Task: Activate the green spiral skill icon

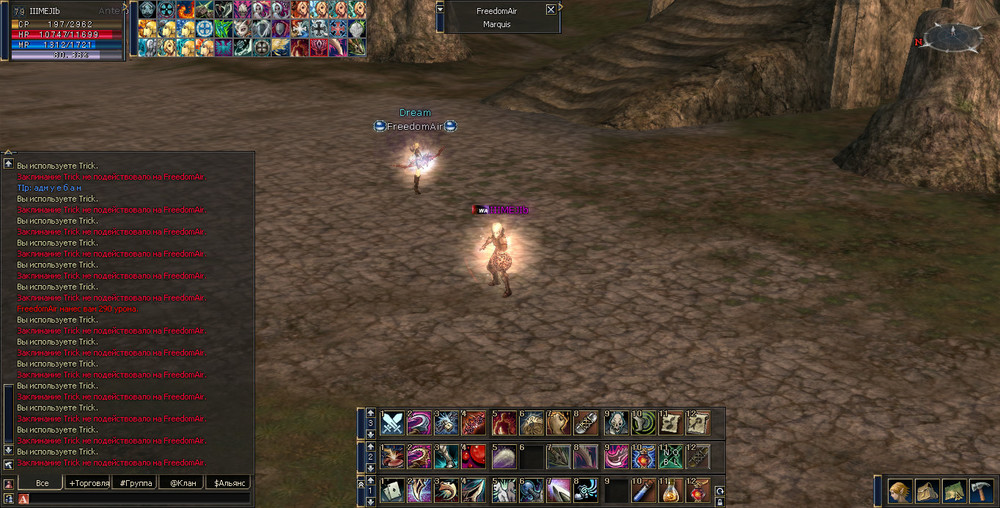Action: click(x=642, y=423)
